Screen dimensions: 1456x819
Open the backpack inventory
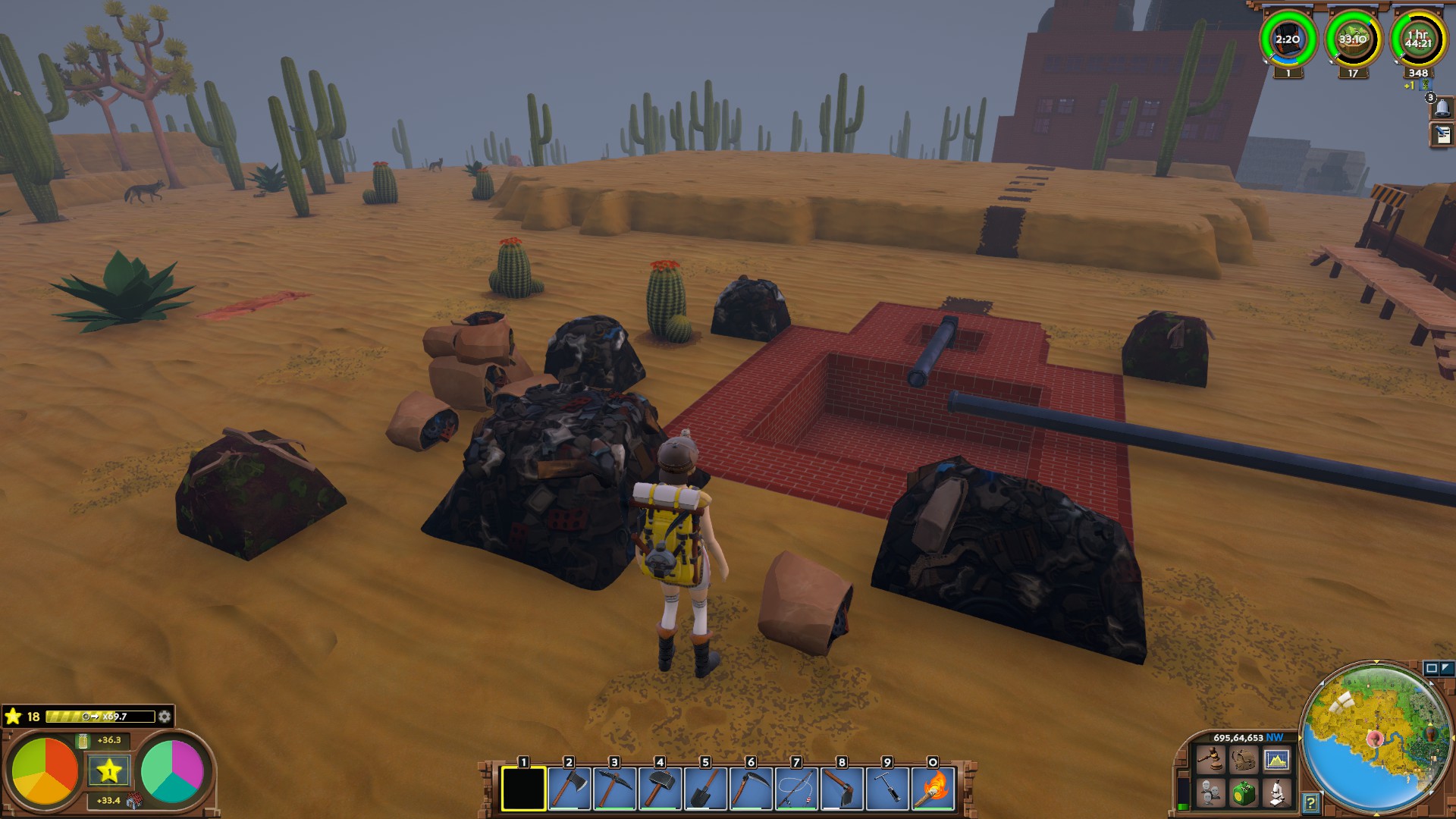tap(1244, 759)
